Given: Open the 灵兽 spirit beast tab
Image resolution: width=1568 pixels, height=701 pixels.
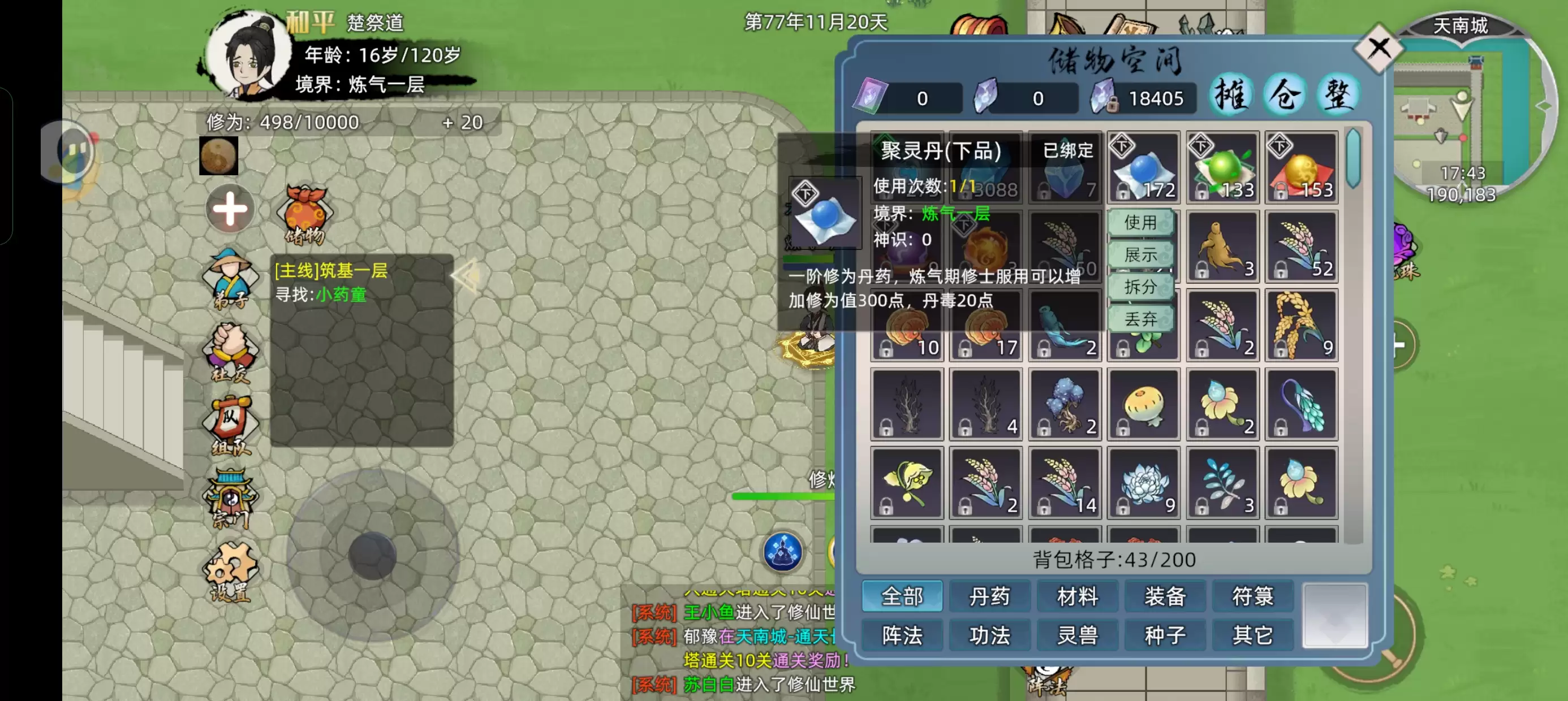Looking at the screenshot, I should [x=1078, y=635].
